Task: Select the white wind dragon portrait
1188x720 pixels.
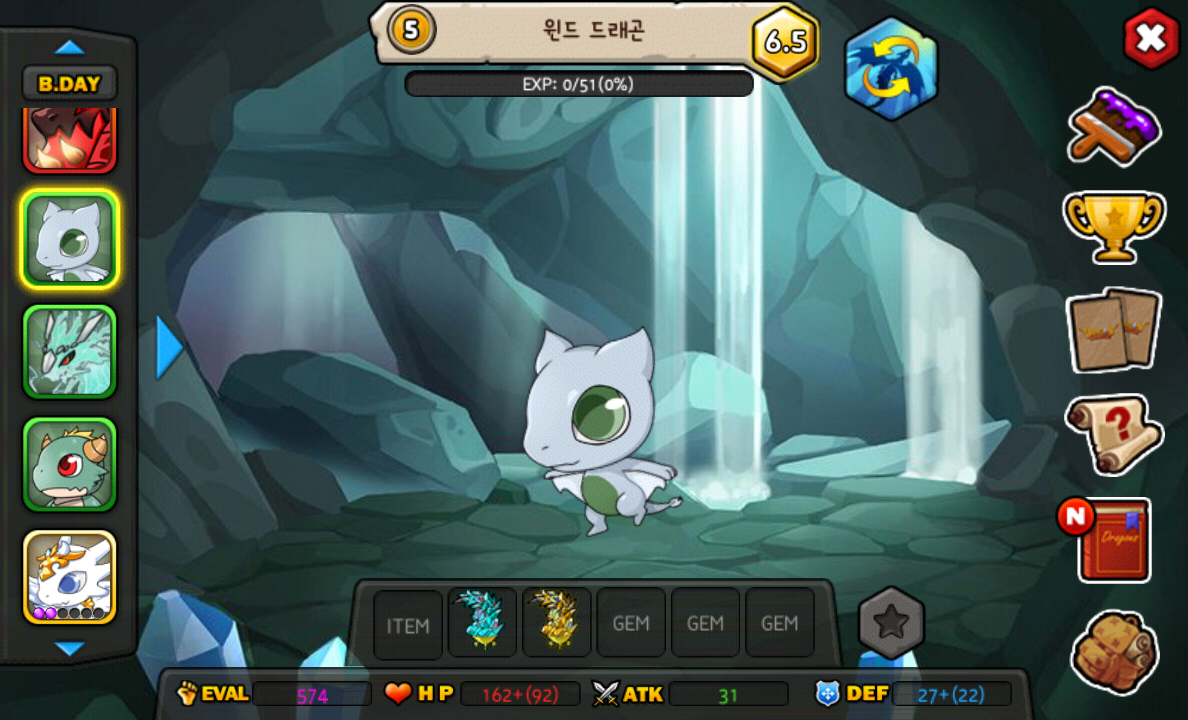Action: point(69,239)
